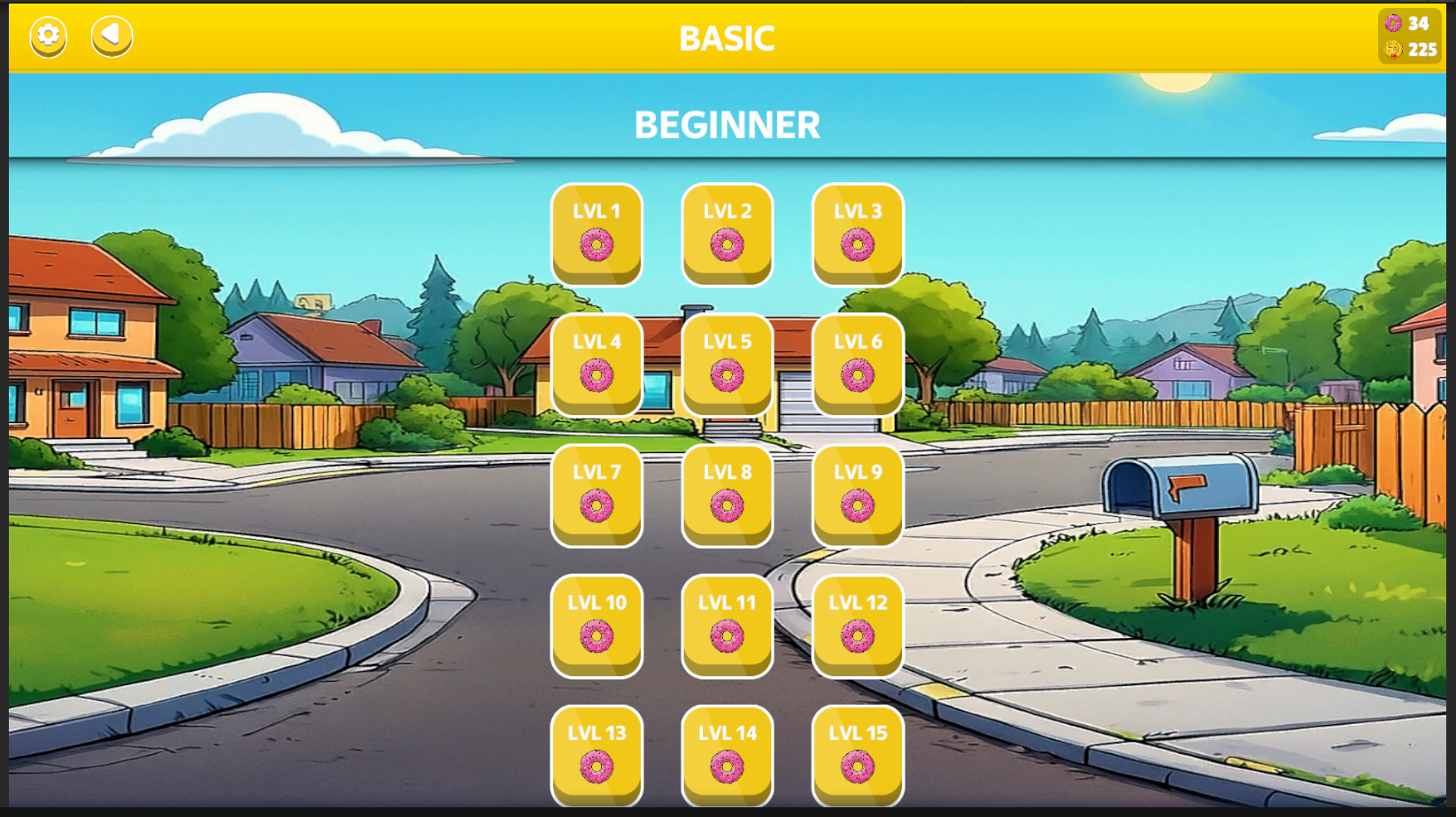
Task: Click the donut icon on LVL 15 tile
Action: tap(857, 765)
